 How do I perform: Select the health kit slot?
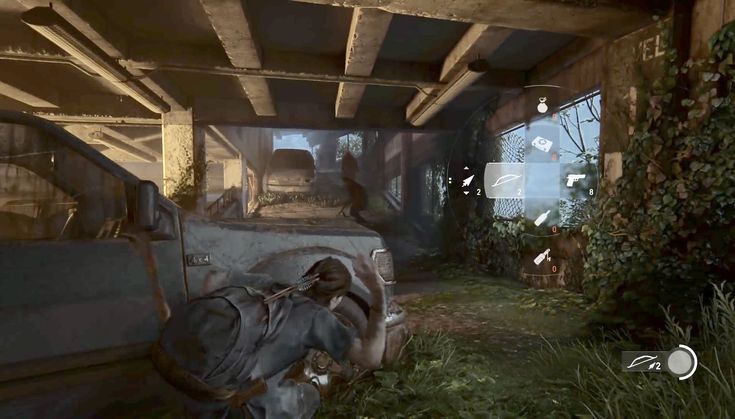(543, 143)
